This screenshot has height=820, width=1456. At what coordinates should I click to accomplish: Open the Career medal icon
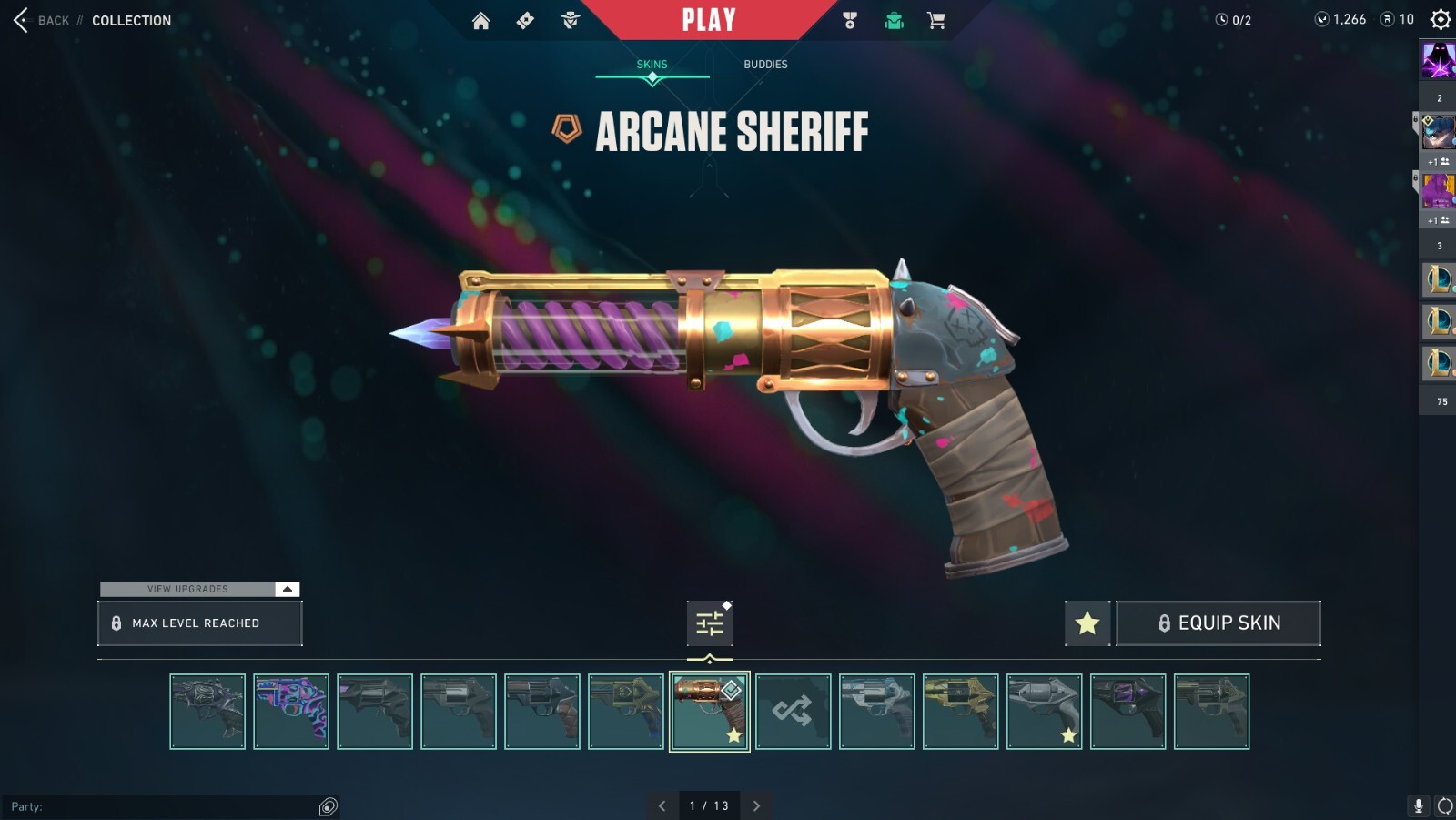tap(849, 19)
